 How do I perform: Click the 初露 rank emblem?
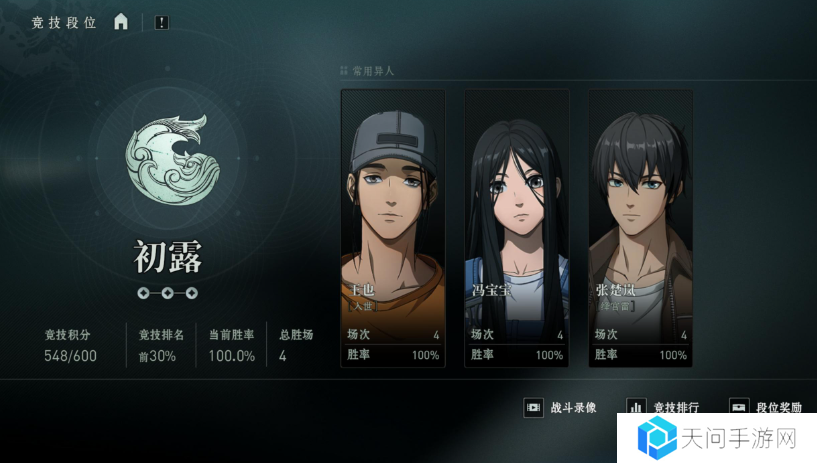pos(166,160)
